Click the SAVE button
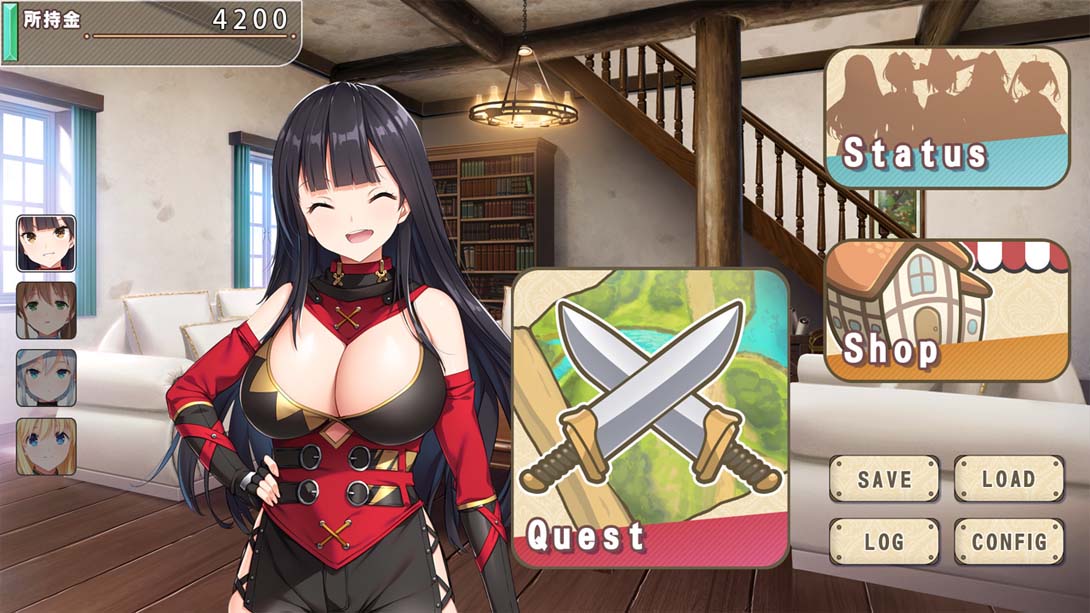Screen dimensions: 1090x613 pyautogui.click(x=884, y=479)
